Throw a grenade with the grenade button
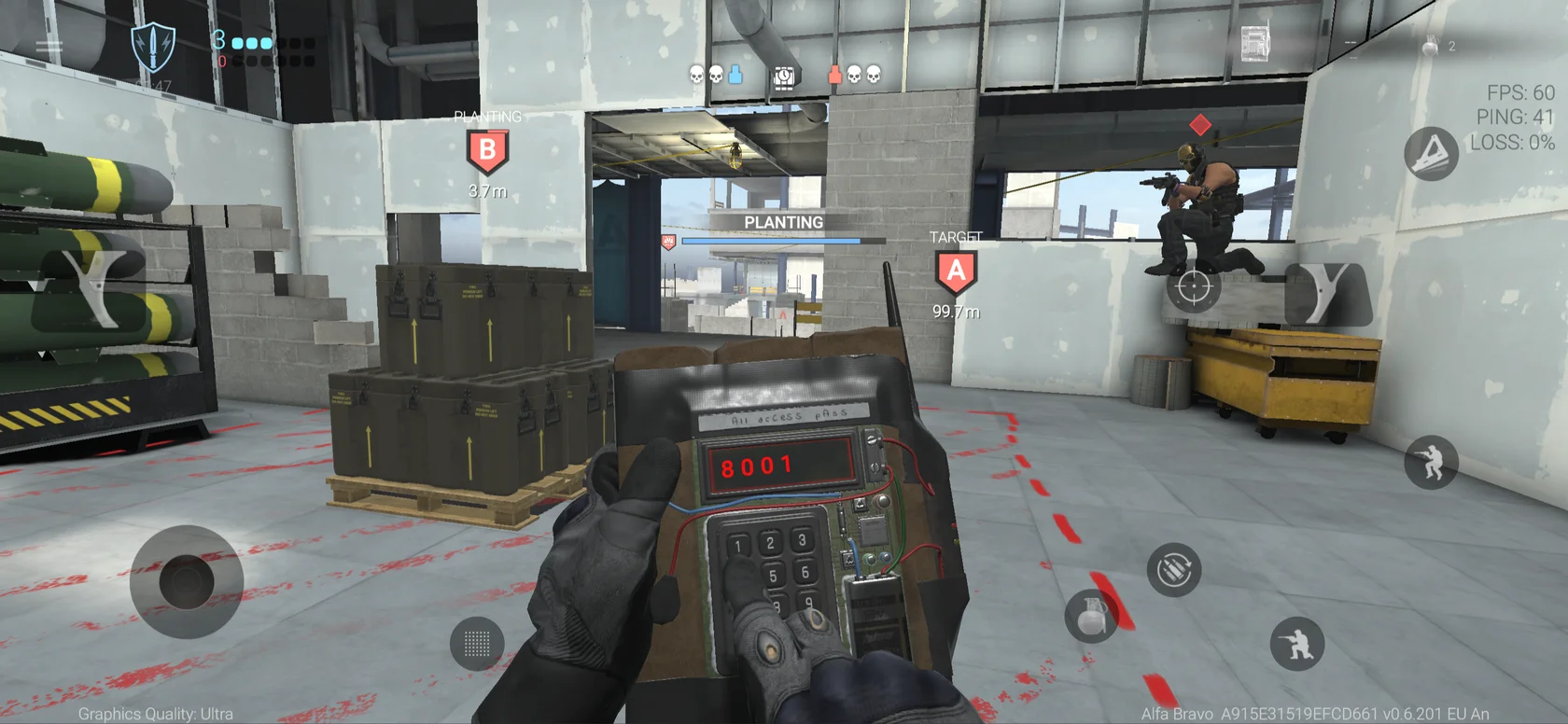The width and height of the screenshot is (1568, 724). click(x=1092, y=616)
